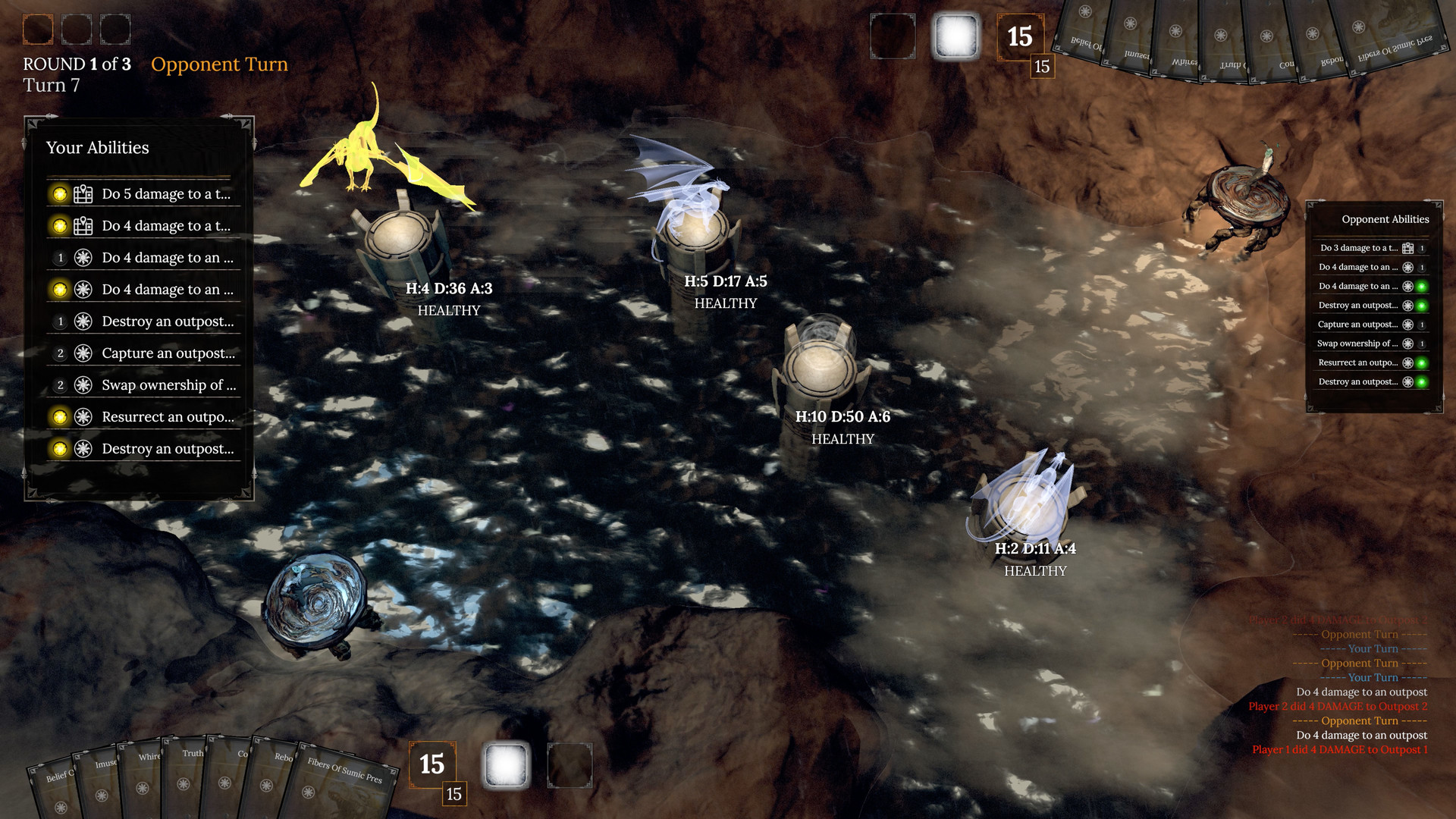
Task: Inspect Swap ownership in Opponent Abilities
Action: point(1357,344)
